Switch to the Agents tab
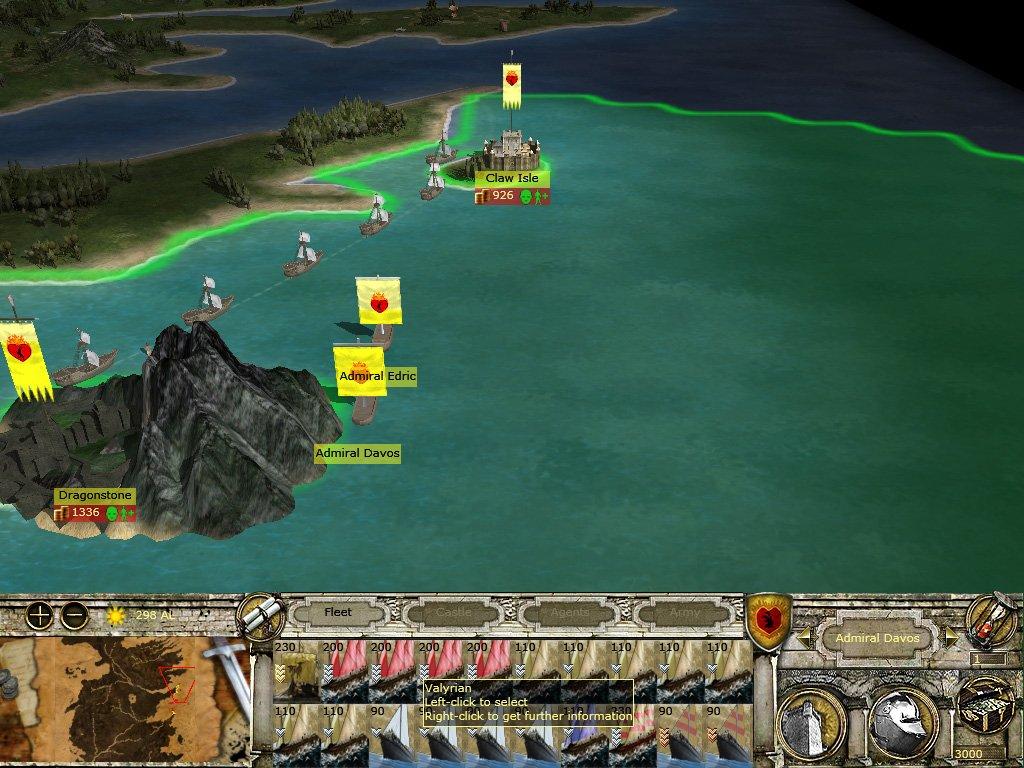Viewport: 1024px width, 768px height. 569,612
